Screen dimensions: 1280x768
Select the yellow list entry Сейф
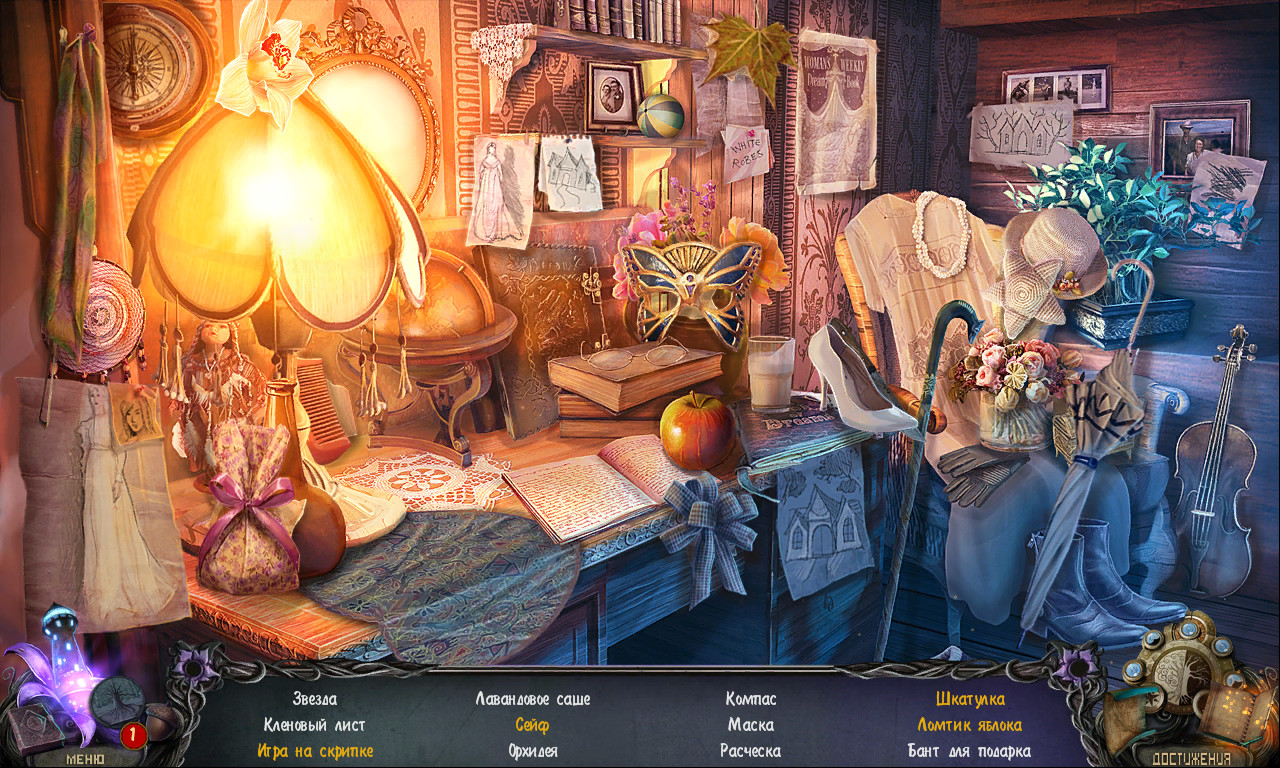point(532,725)
